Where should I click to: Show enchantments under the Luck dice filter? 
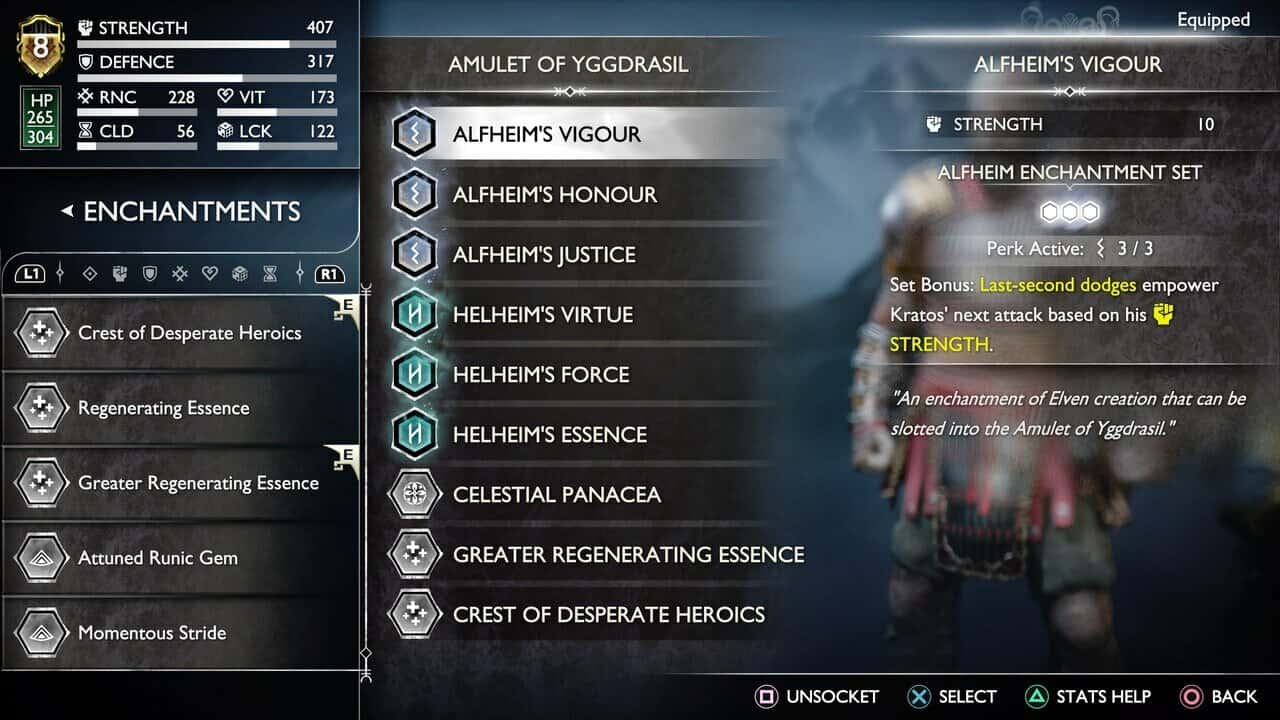240,273
